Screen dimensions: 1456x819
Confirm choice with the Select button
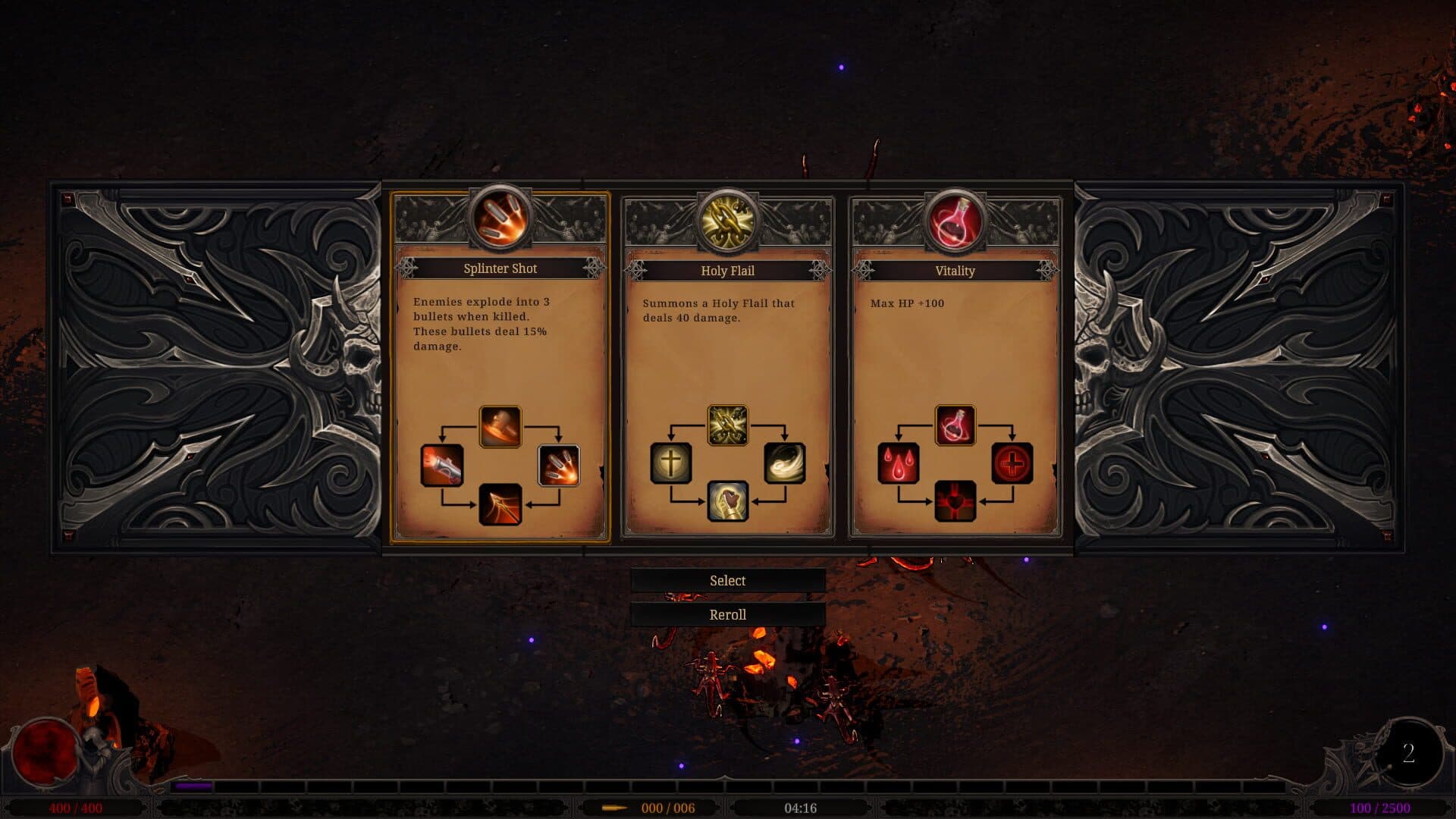(727, 581)
